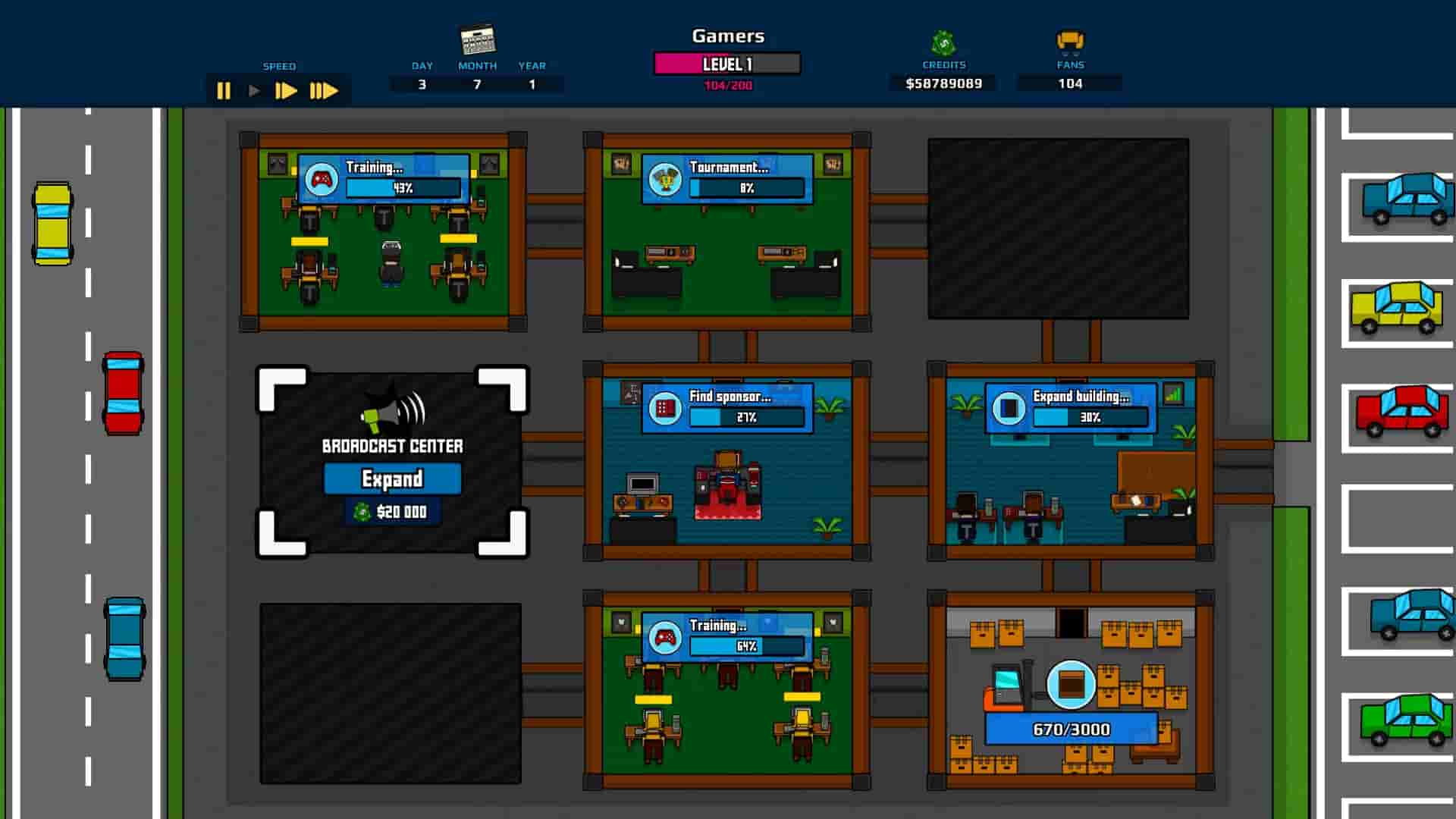The width and height of the screenshot is (1456, 819).
Task: Click the gamepad icon on the 64% Training banner
Action: pos(665,639)
